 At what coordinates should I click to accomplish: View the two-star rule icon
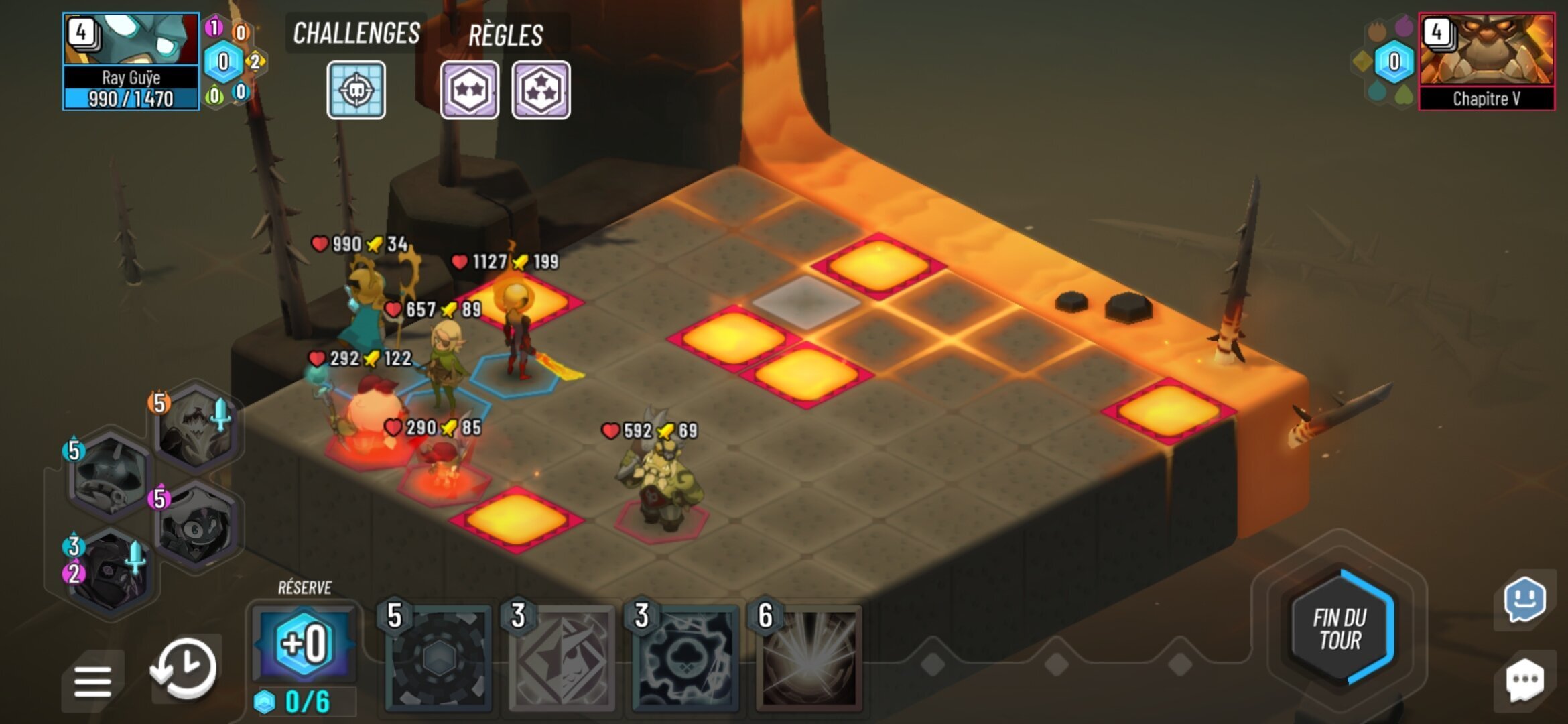point(469,90)
